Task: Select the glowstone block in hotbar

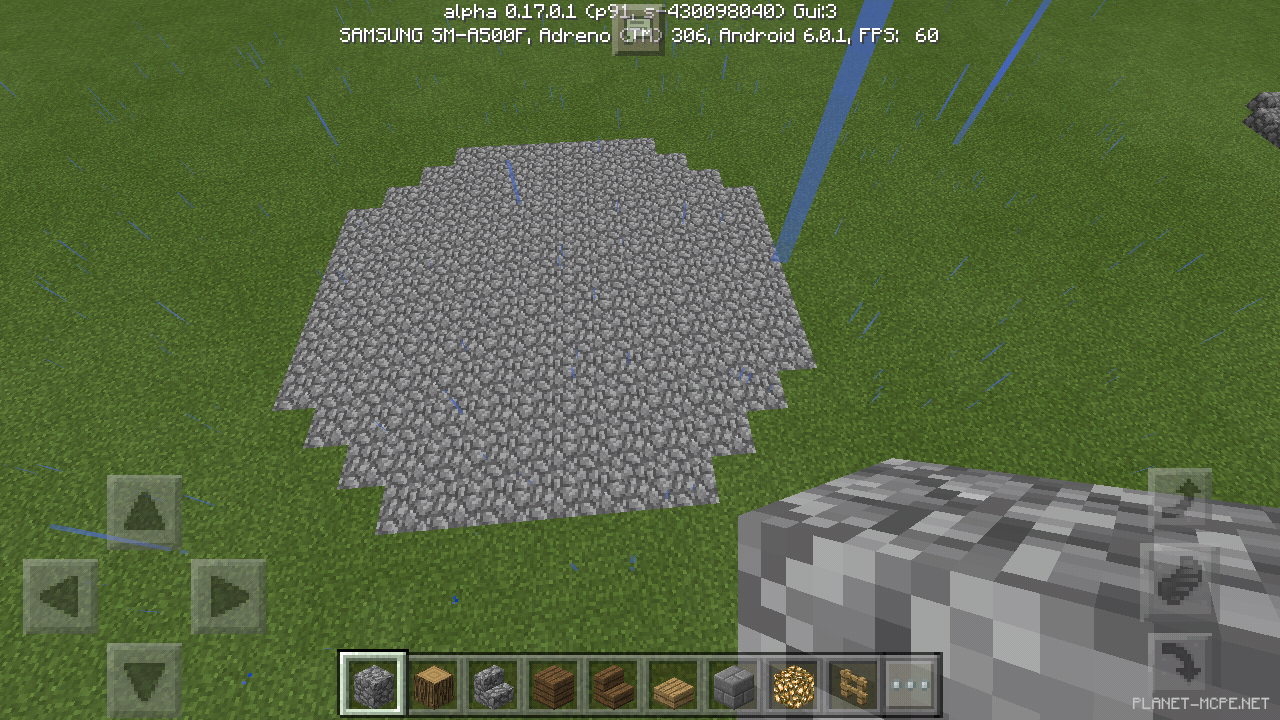Action: pos(792,683)
